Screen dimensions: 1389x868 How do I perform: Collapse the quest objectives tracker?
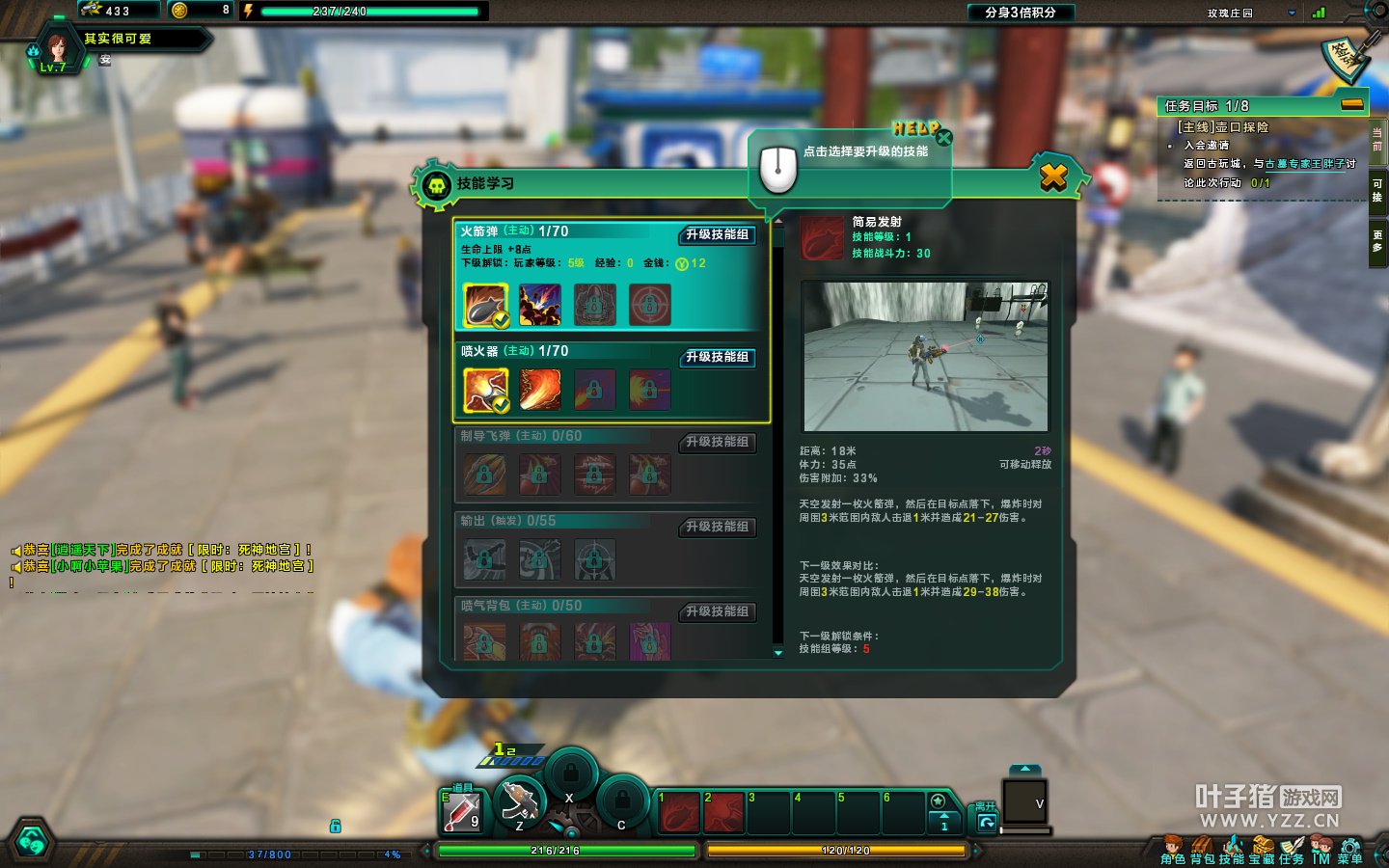click(x=1352, y=104)
